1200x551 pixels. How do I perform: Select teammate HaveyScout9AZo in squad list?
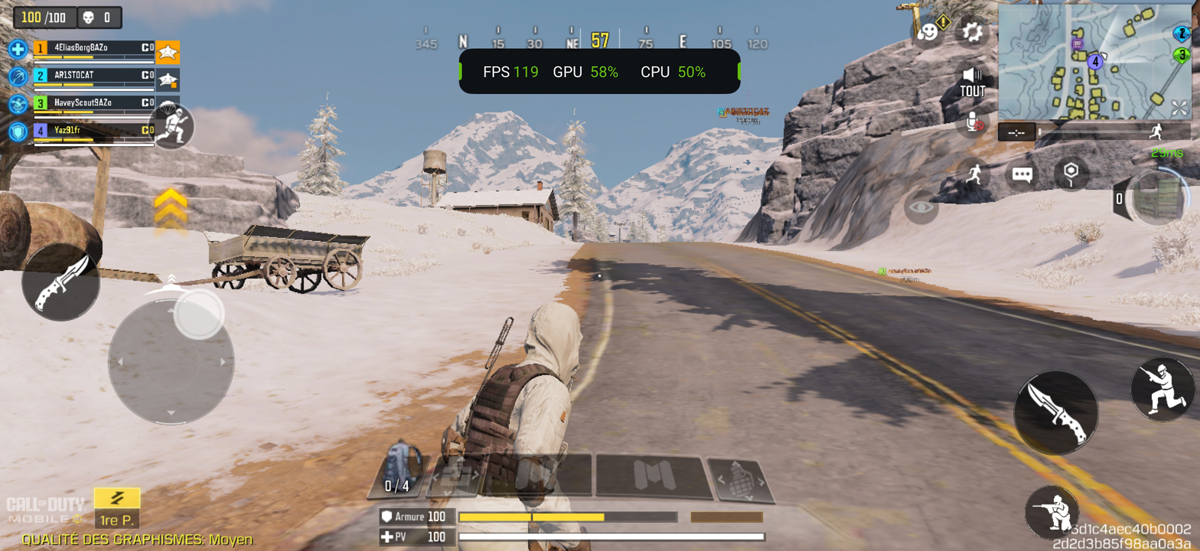tap(90, 103)
